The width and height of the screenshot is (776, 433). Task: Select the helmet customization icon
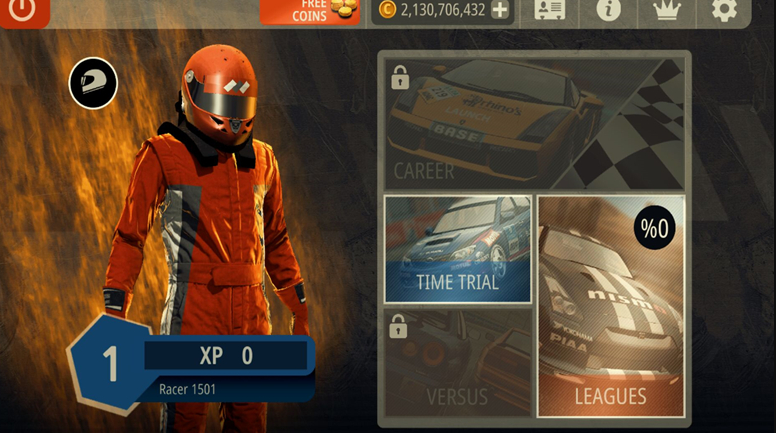pyautogui.click(x=93, y=83)
